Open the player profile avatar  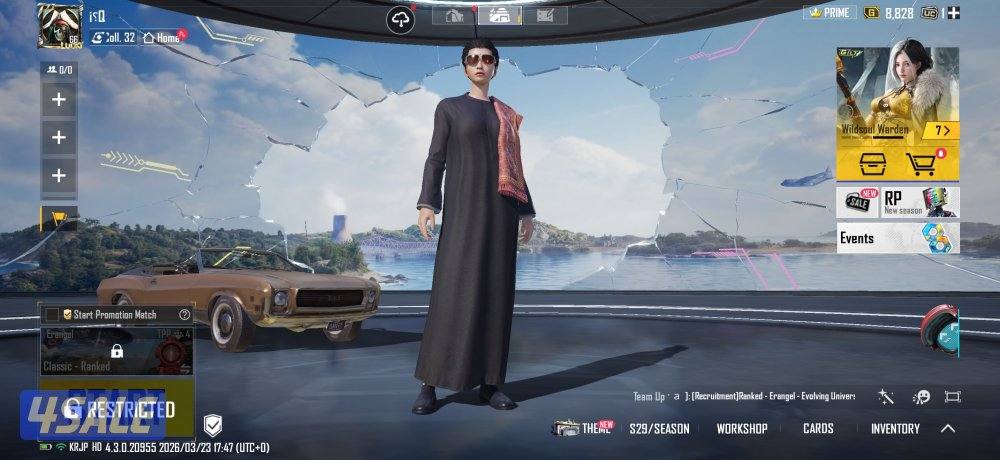tap(59, 24)
